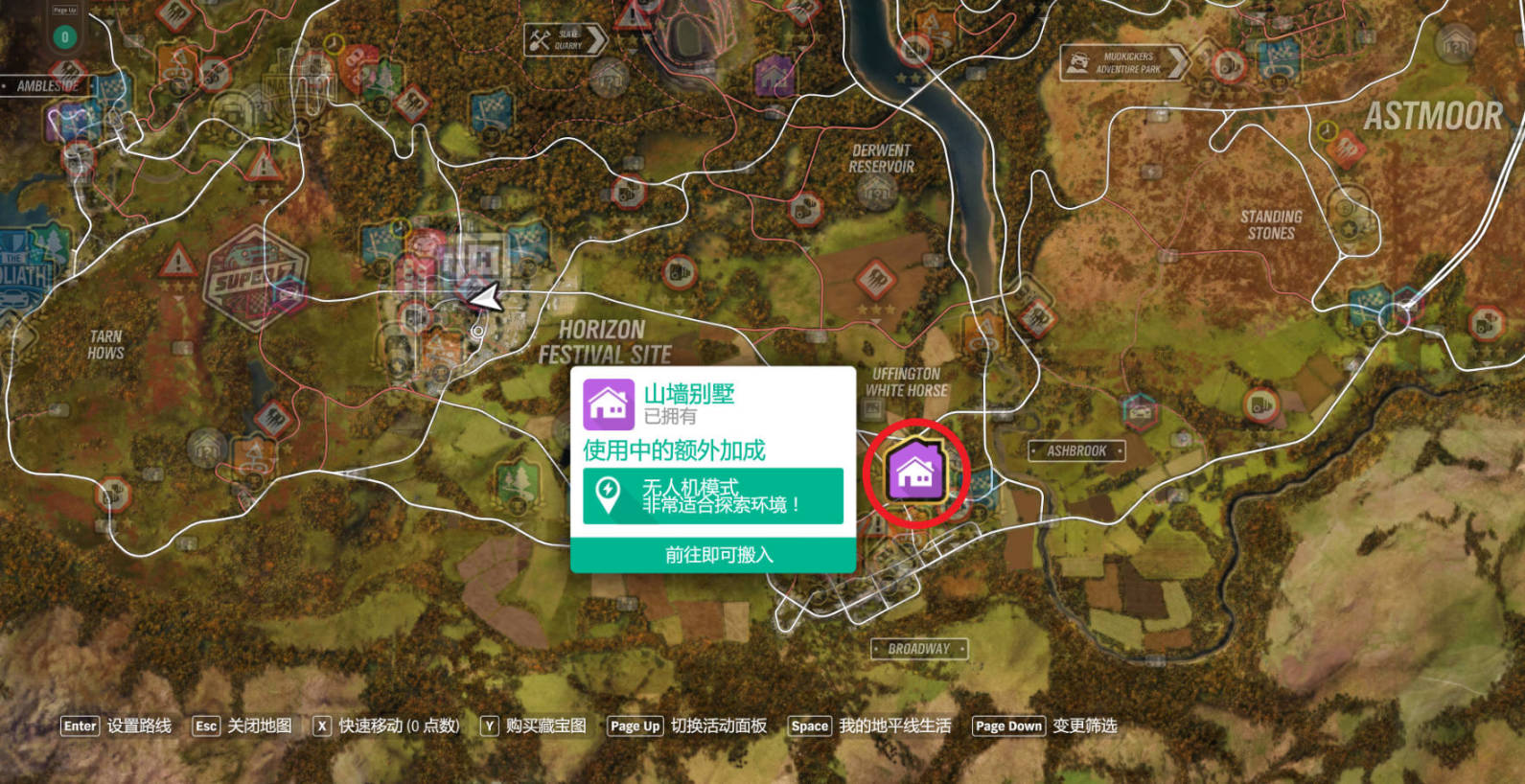The width and height of the screenshot is (1525, 784).
Task: Open the Mudkickers Adventure Park signpost
Action: [x=1123, y=63]
